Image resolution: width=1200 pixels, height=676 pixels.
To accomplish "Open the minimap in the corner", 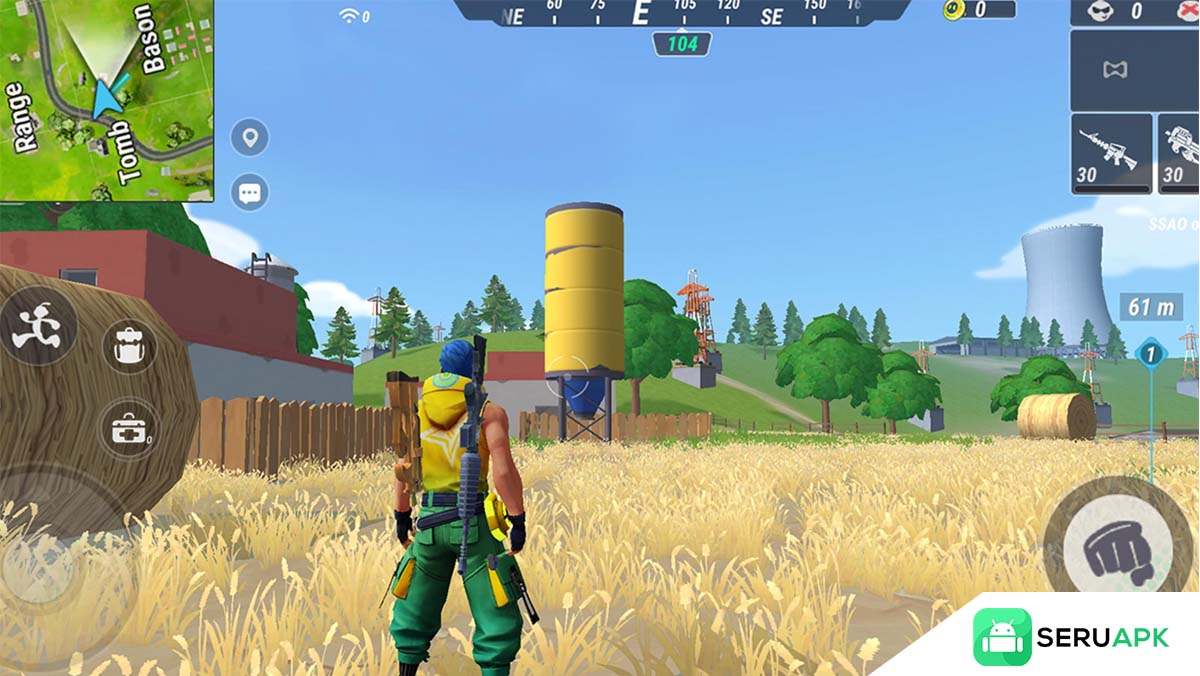I will click(106, 99).
